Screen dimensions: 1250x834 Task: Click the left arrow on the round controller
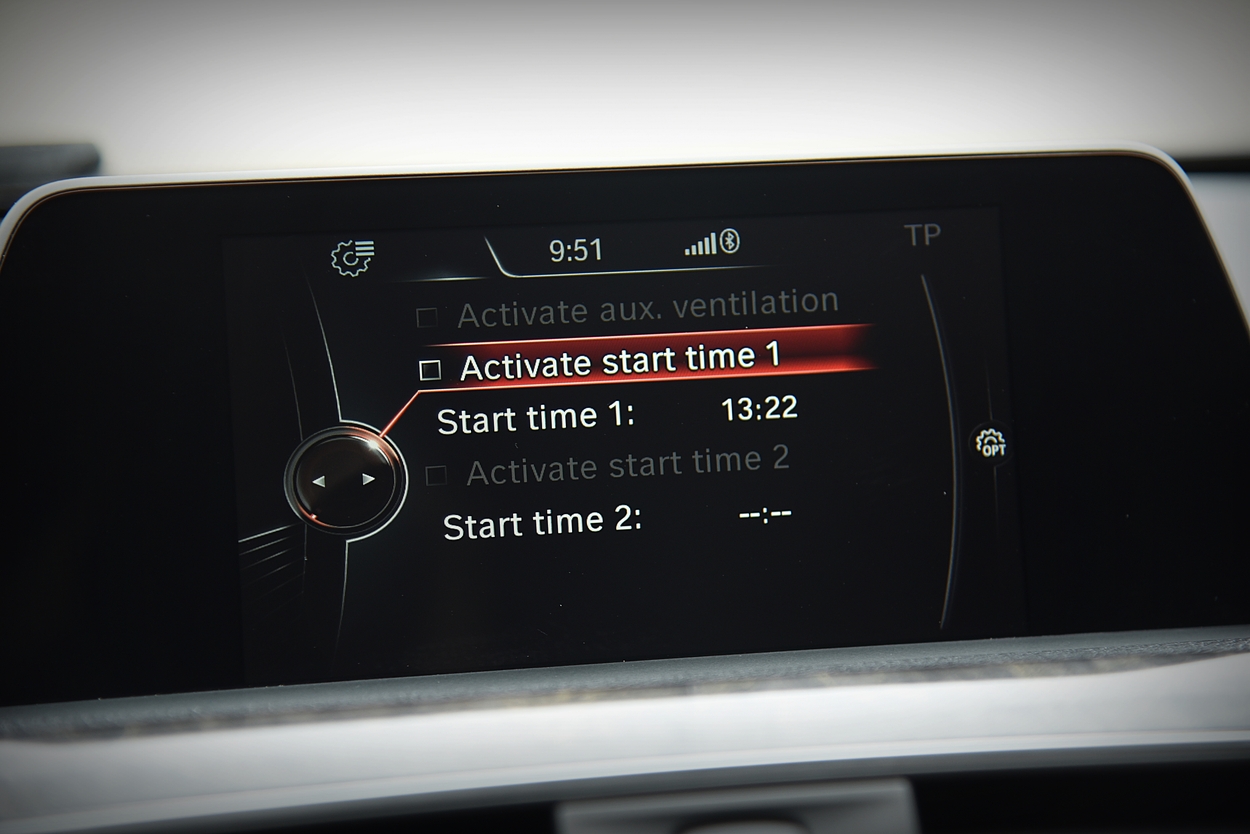(319, 482)
